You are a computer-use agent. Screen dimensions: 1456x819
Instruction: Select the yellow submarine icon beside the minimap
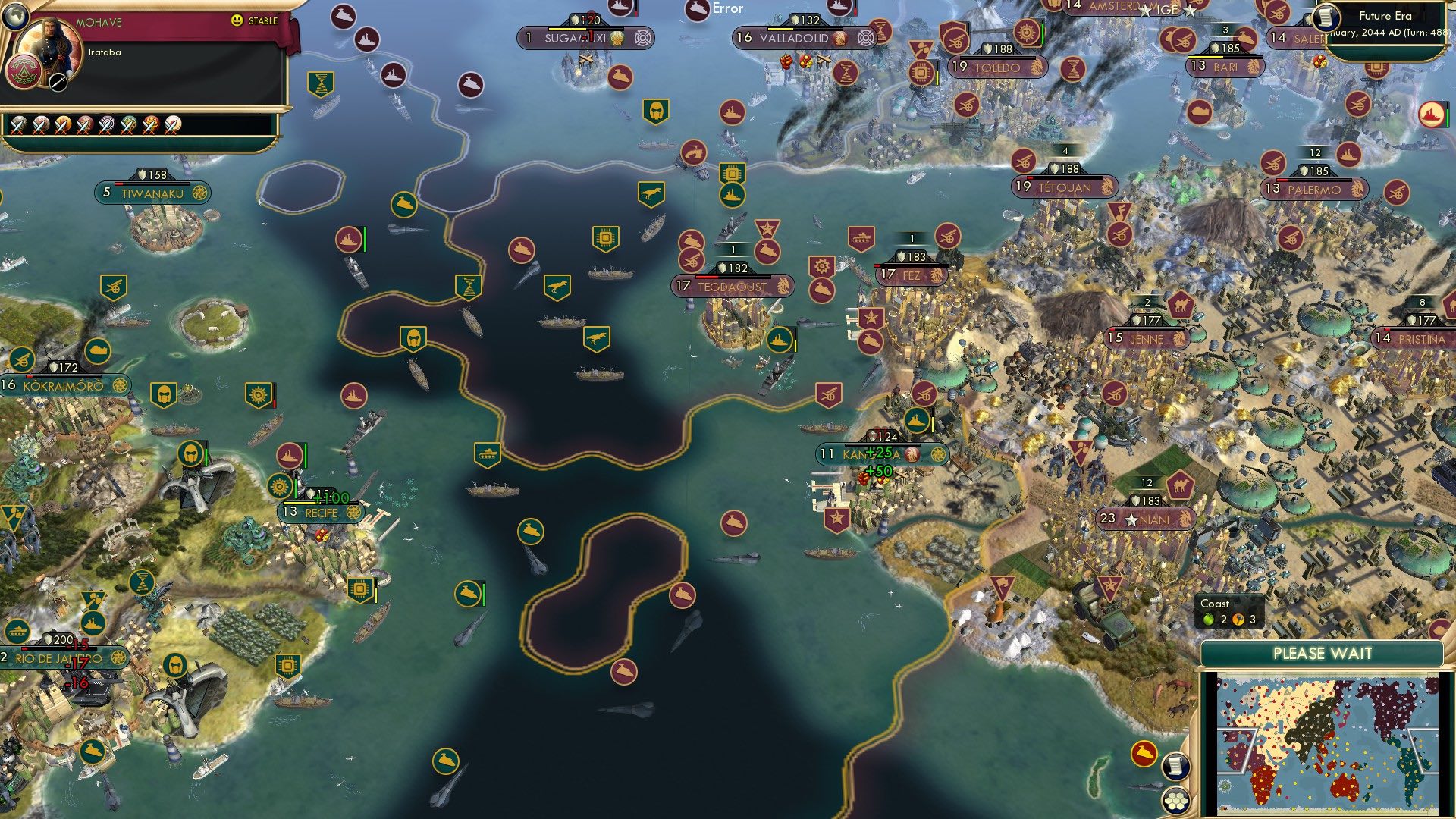pos(1144,753)
